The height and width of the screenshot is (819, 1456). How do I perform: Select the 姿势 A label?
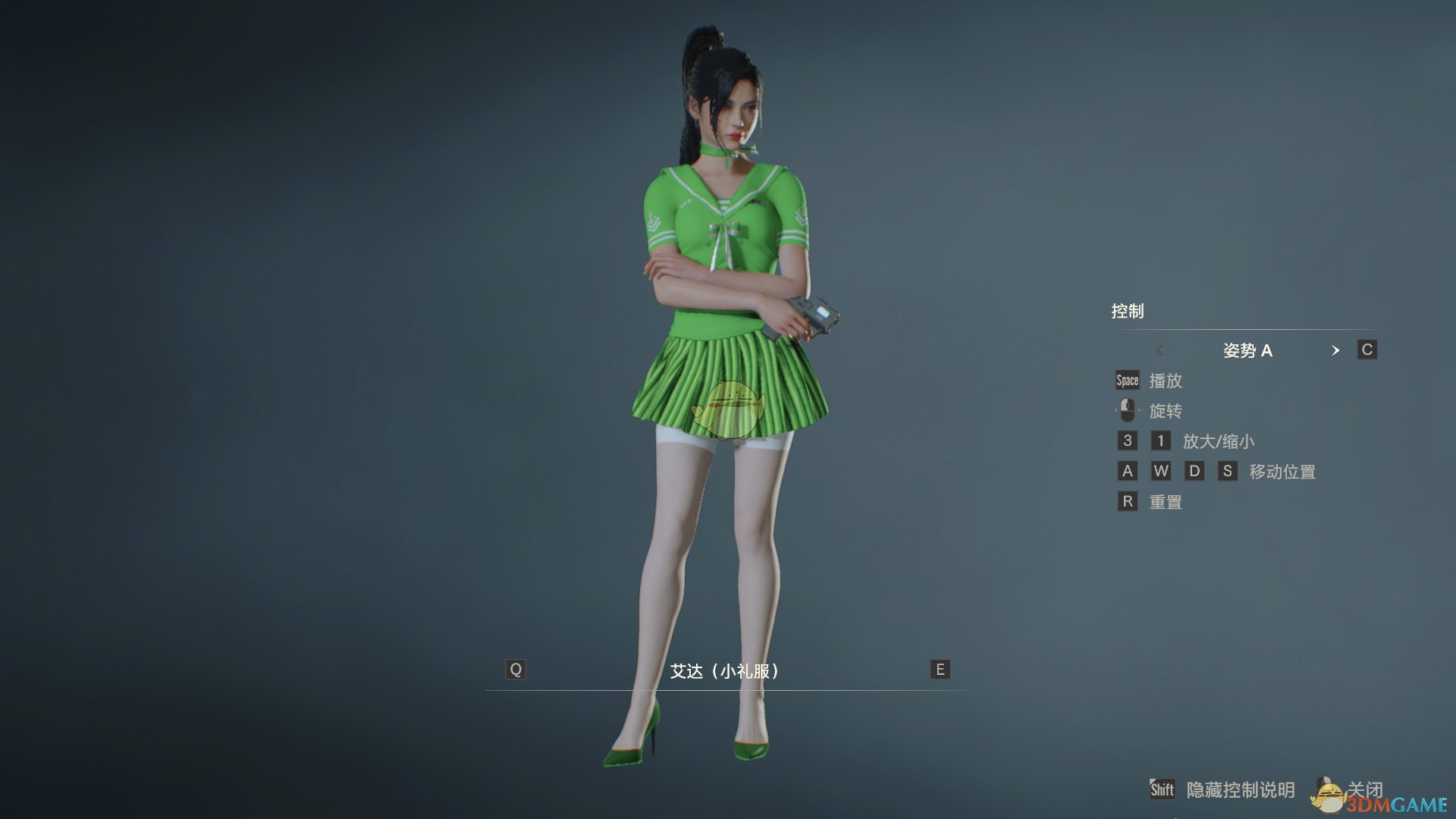pyautogui.click(x=1247, y=350)
